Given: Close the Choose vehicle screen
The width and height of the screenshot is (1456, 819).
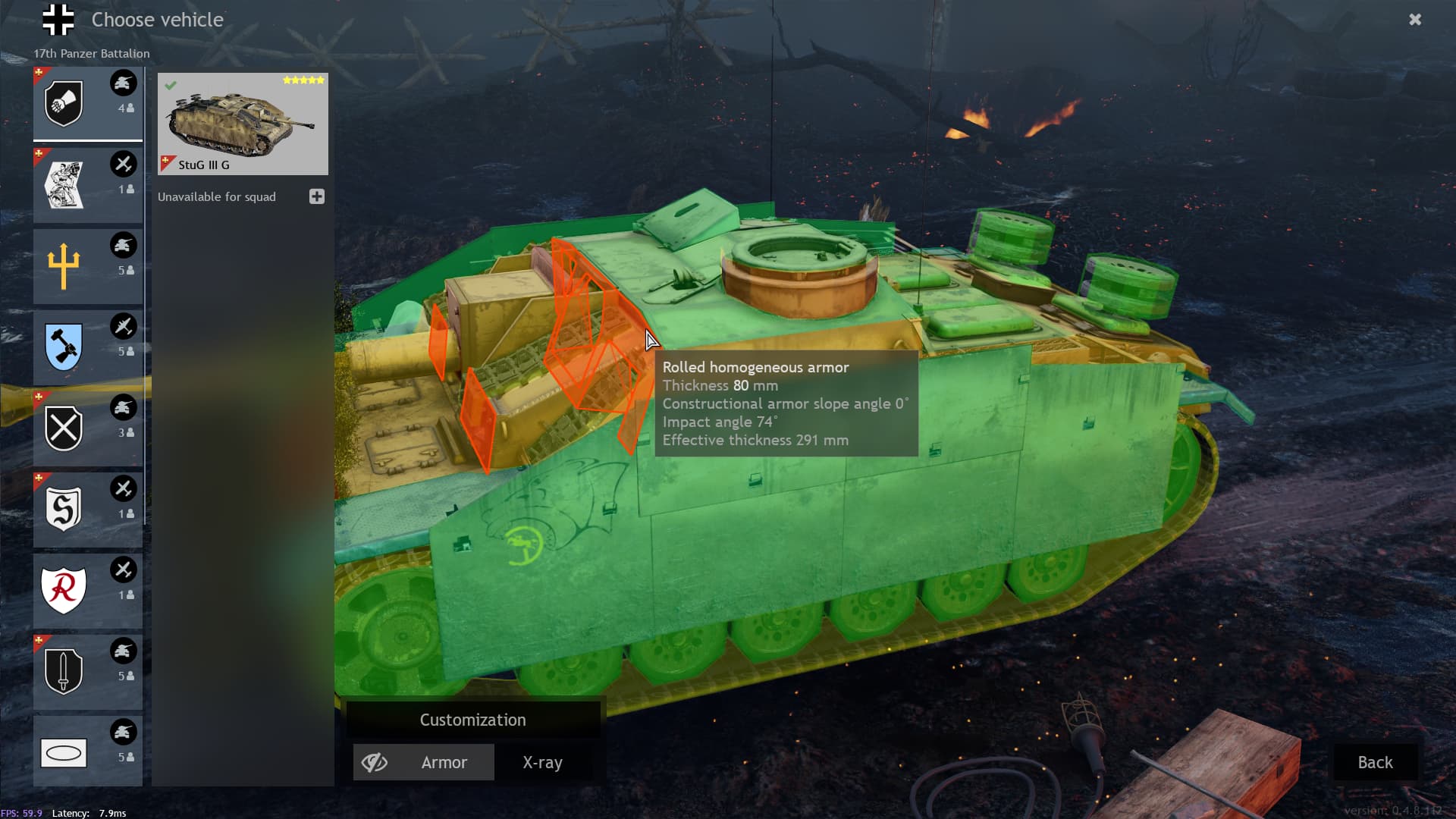Looking at the screenshot, I should (x=1414, y=20).
